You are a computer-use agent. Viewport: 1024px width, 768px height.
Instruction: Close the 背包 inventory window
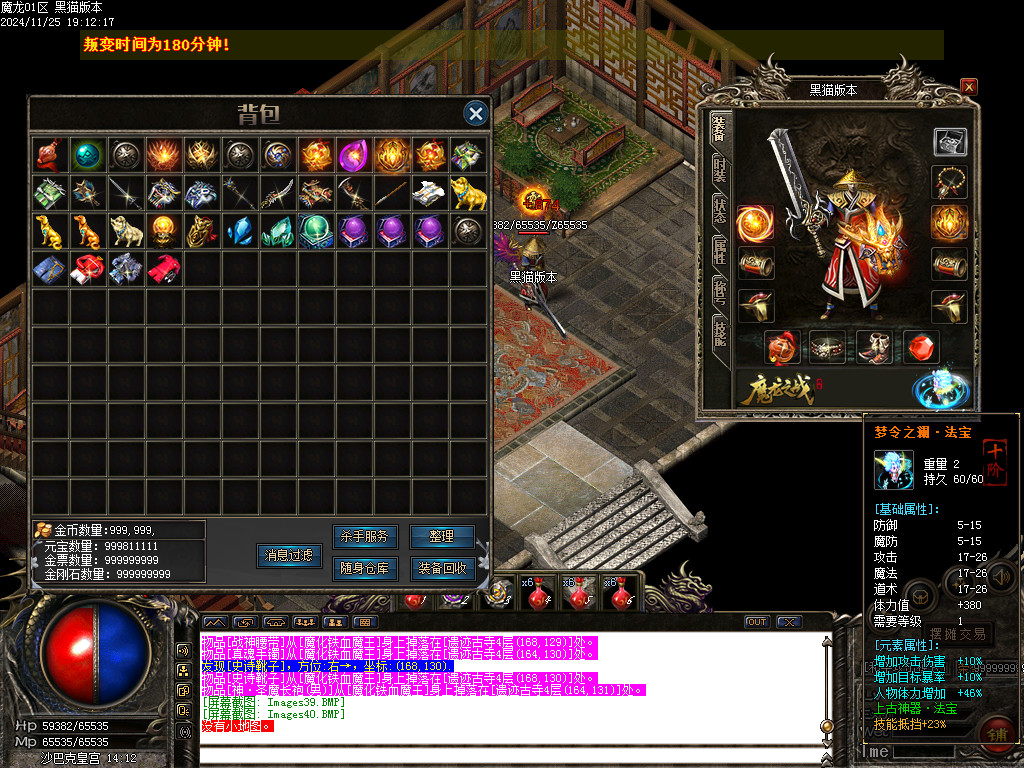tap(476, 114)
